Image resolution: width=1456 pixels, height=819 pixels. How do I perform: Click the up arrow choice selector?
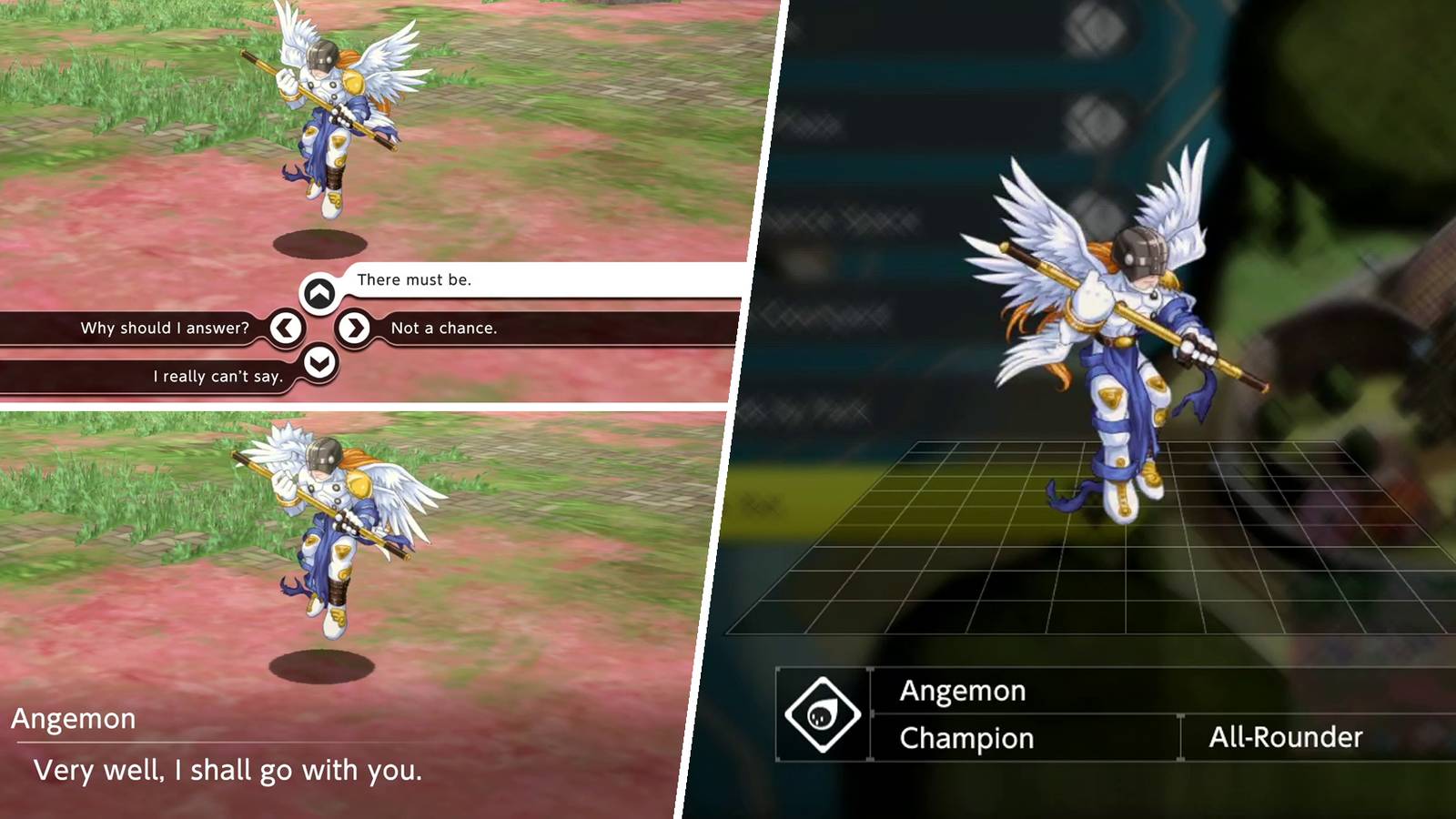(318, 293)
